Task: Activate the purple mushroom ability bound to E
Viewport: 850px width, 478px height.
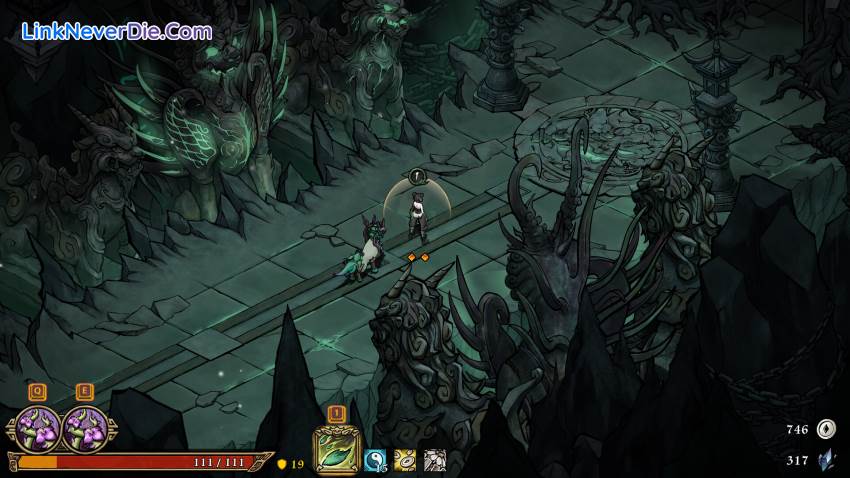Action: (x=85, y=429)
